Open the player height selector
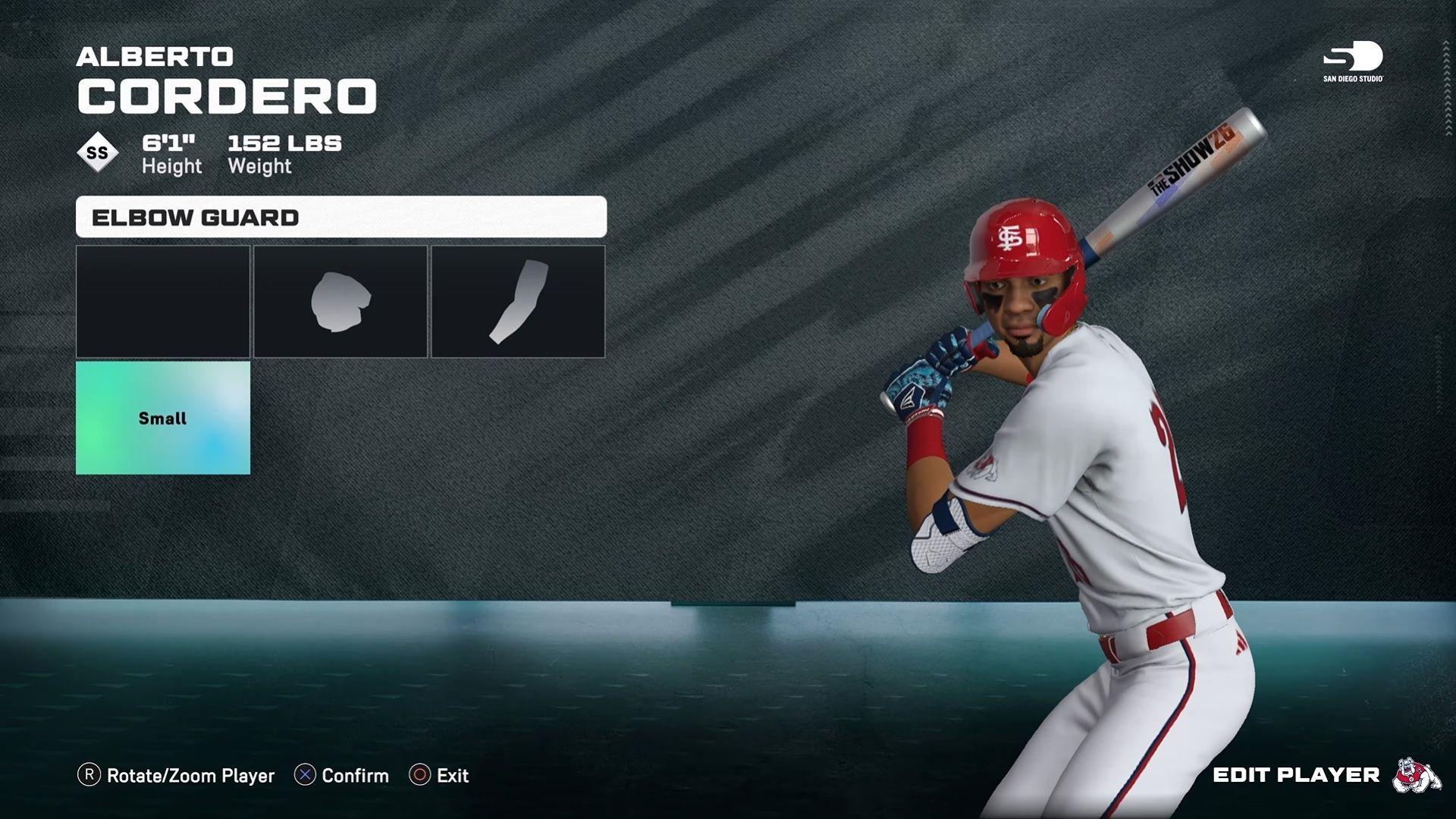1456x819 pixels. 171,152
